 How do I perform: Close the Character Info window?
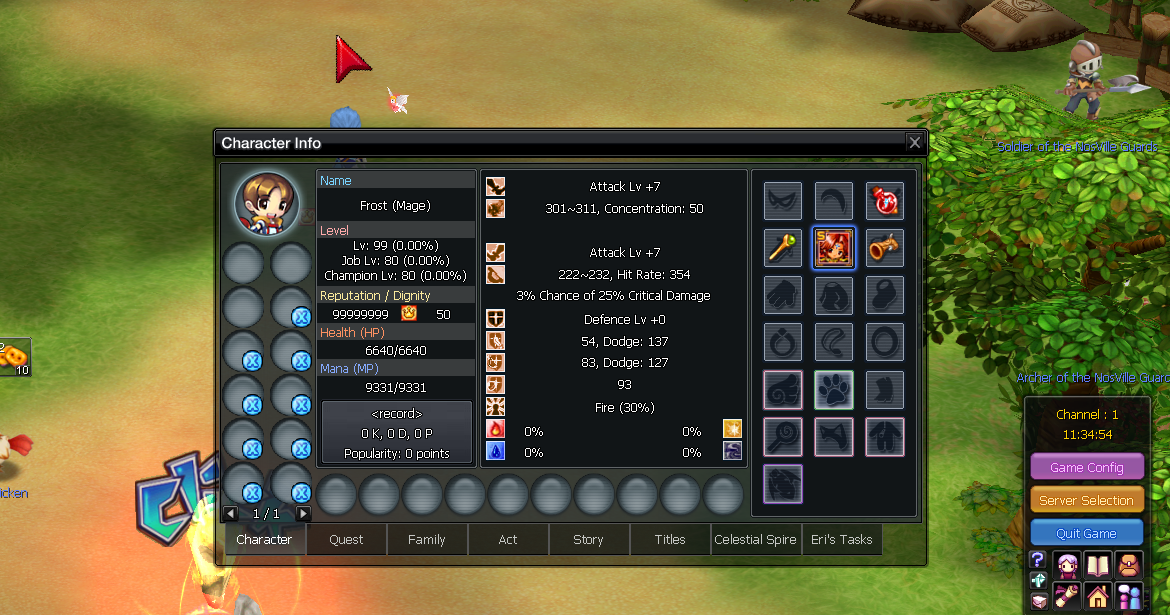pos(914,143)
